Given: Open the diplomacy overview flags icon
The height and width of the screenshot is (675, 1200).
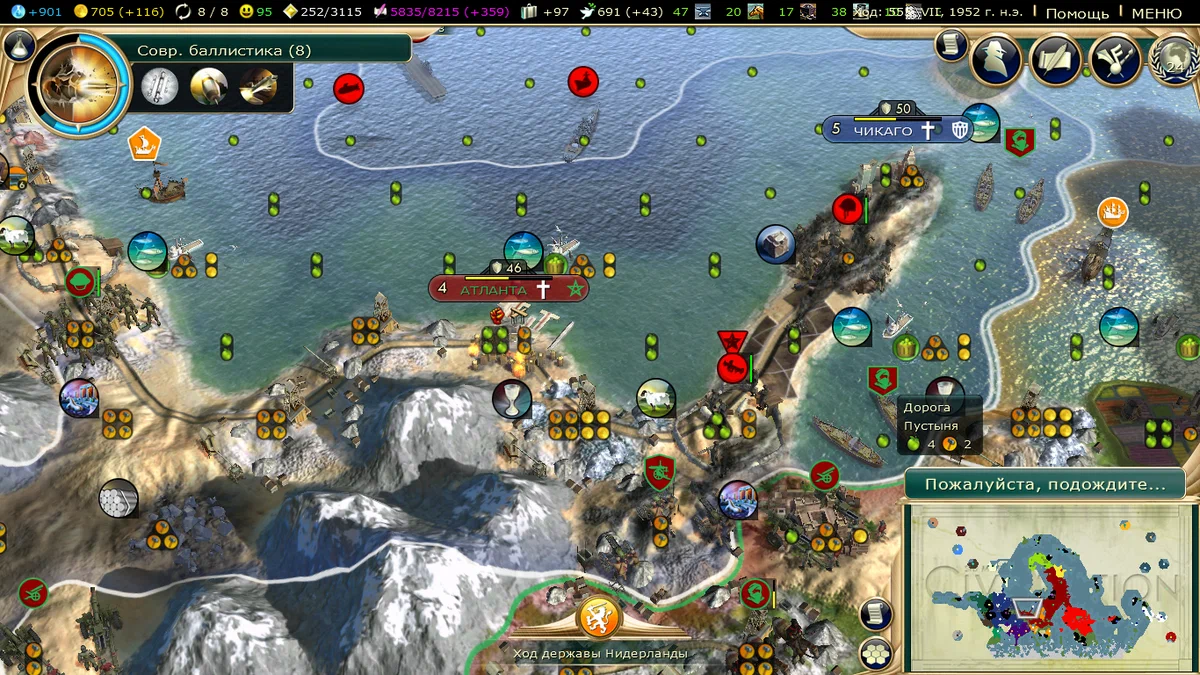Looking at the screenshot, I should tap(1115, 59).
